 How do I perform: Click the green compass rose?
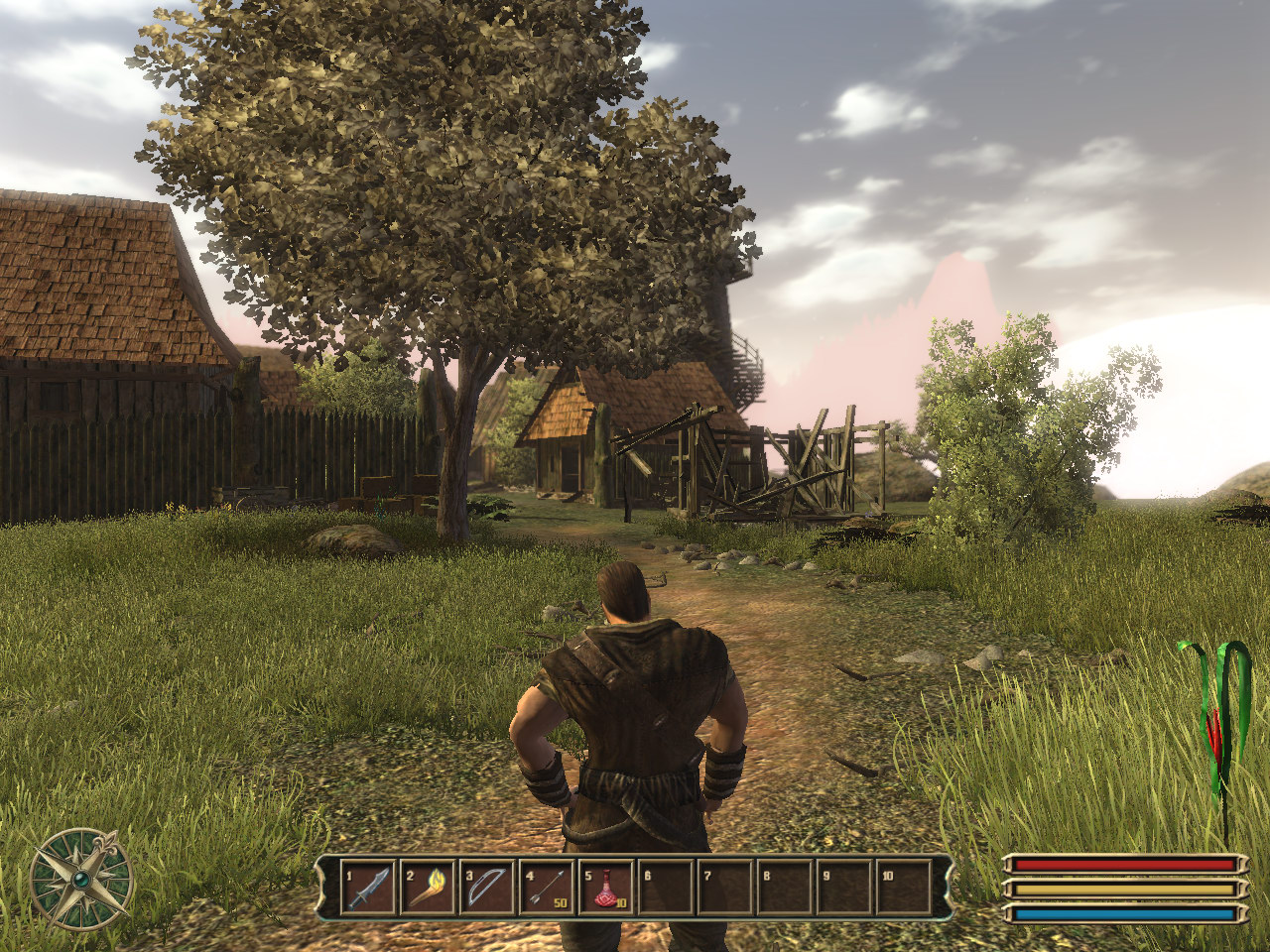(x=81, y=879)
